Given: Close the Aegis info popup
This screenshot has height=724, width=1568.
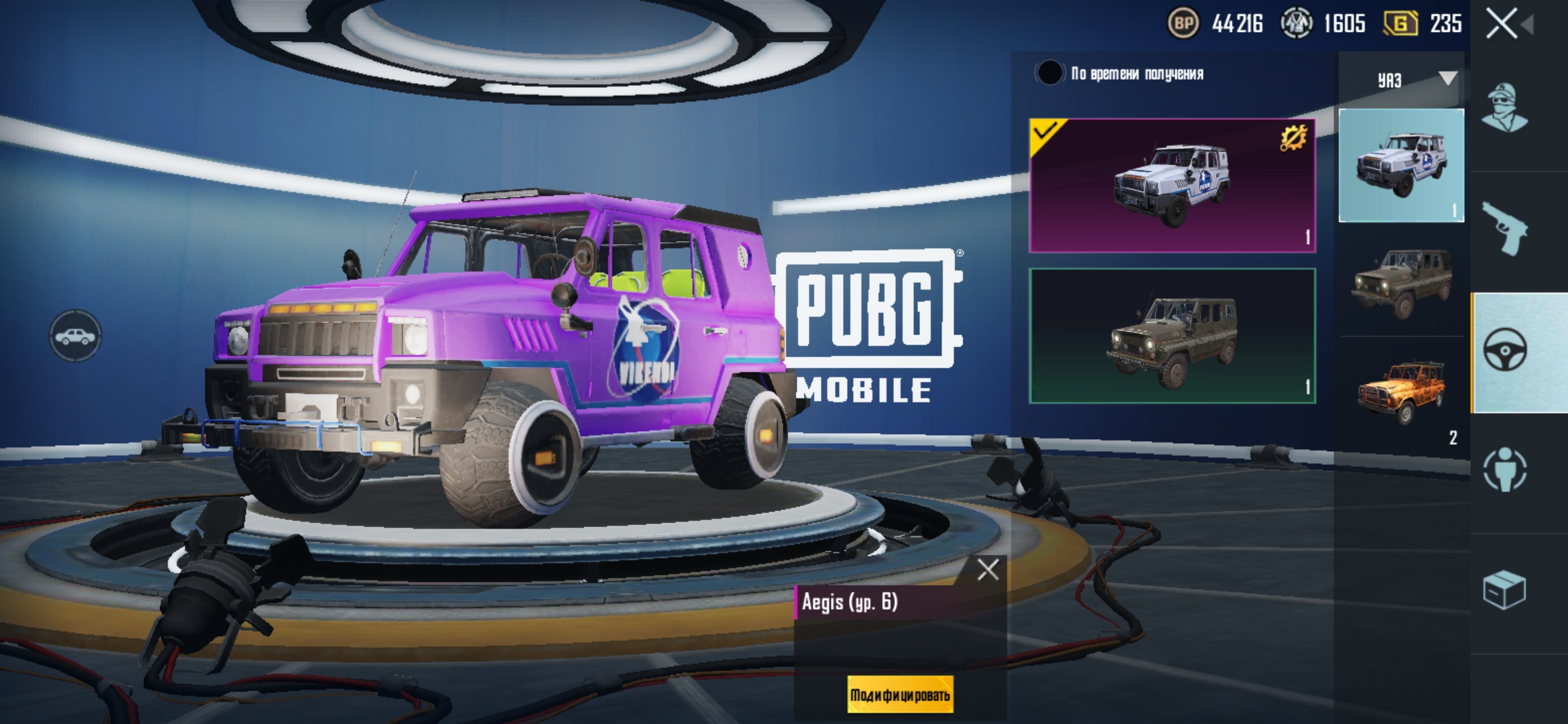Looking at the screenshot, I should coord(987,570).
